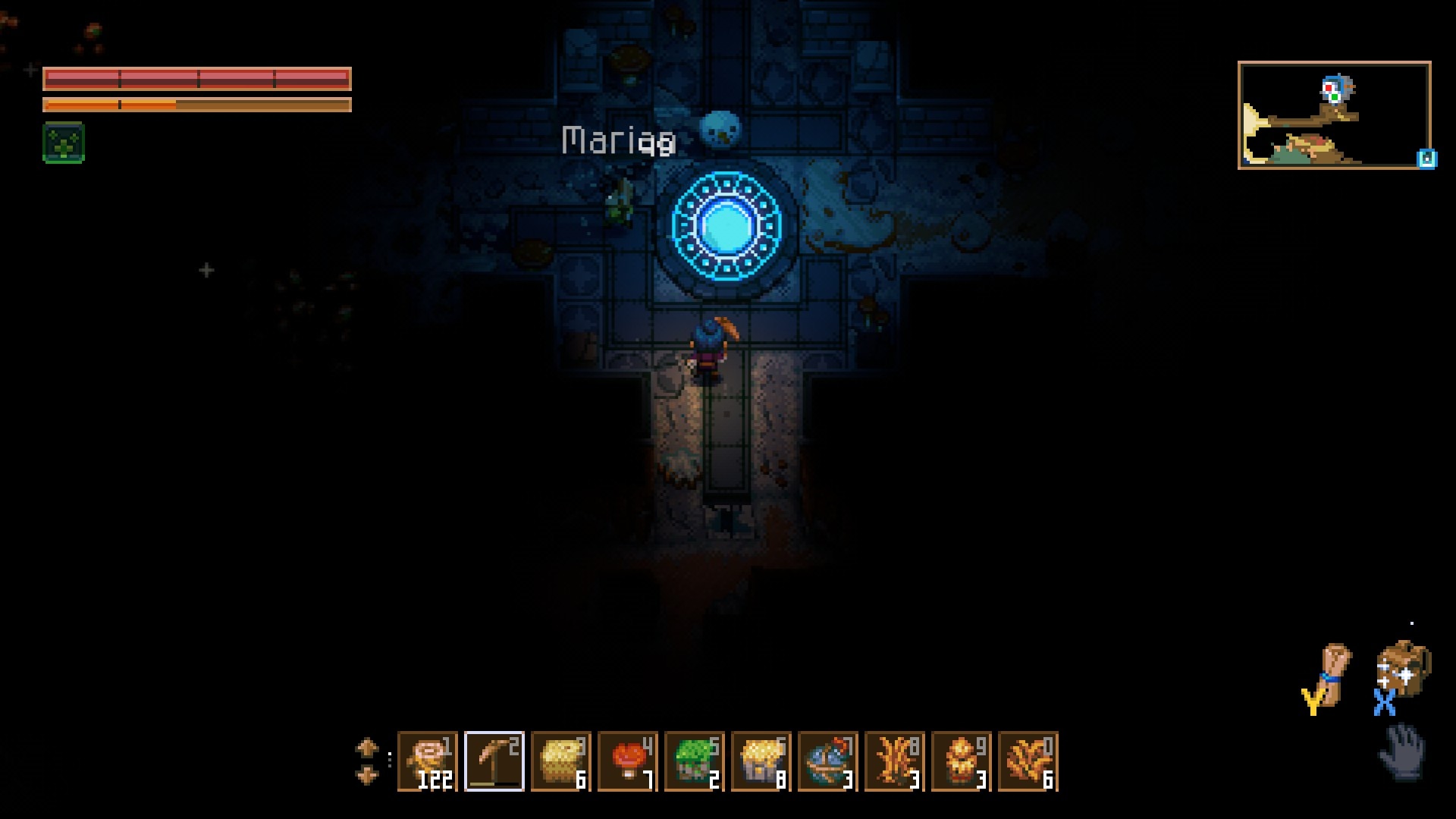Open the minimap
Viewport: 1456px width, 819px height.
pos(1333,115)
